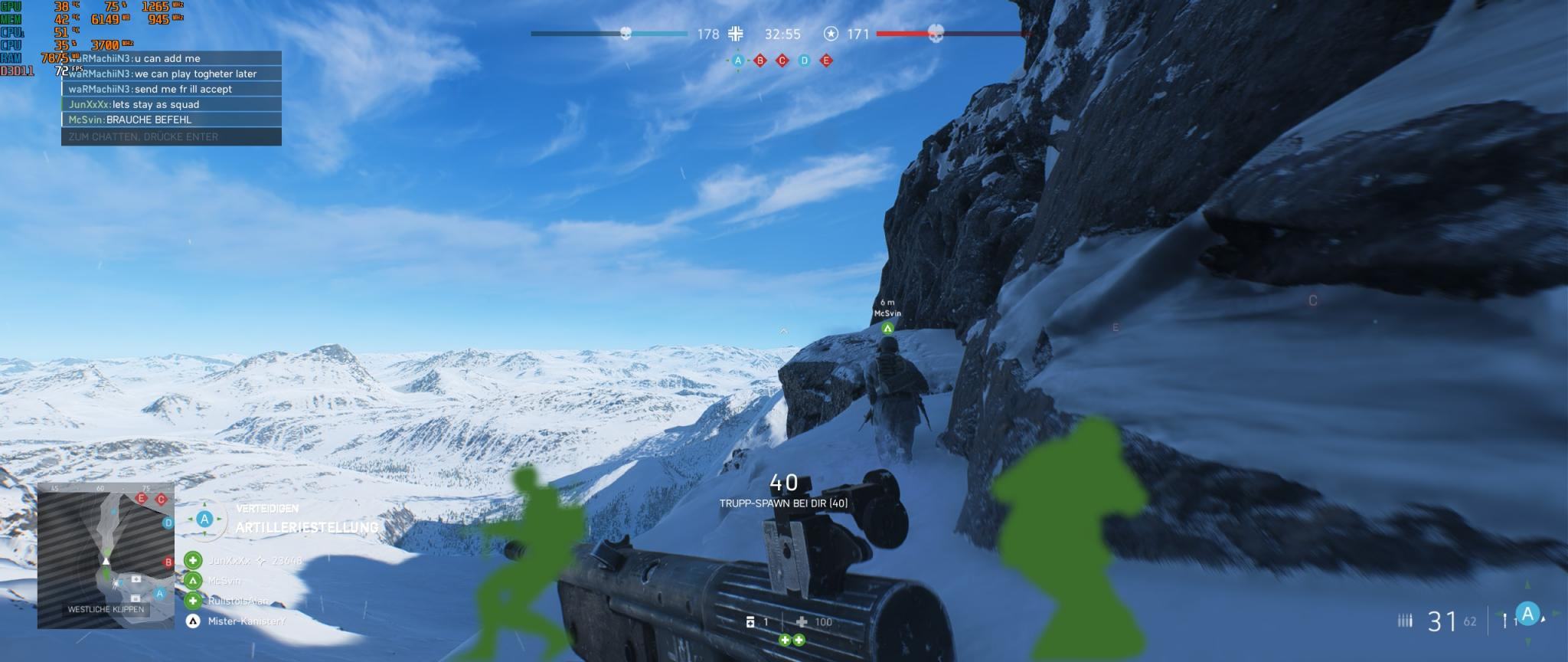Click McSvin's green squadmate marker above soldier
This screenshot has height=662, width=1568.
click(x=887, y=329)
